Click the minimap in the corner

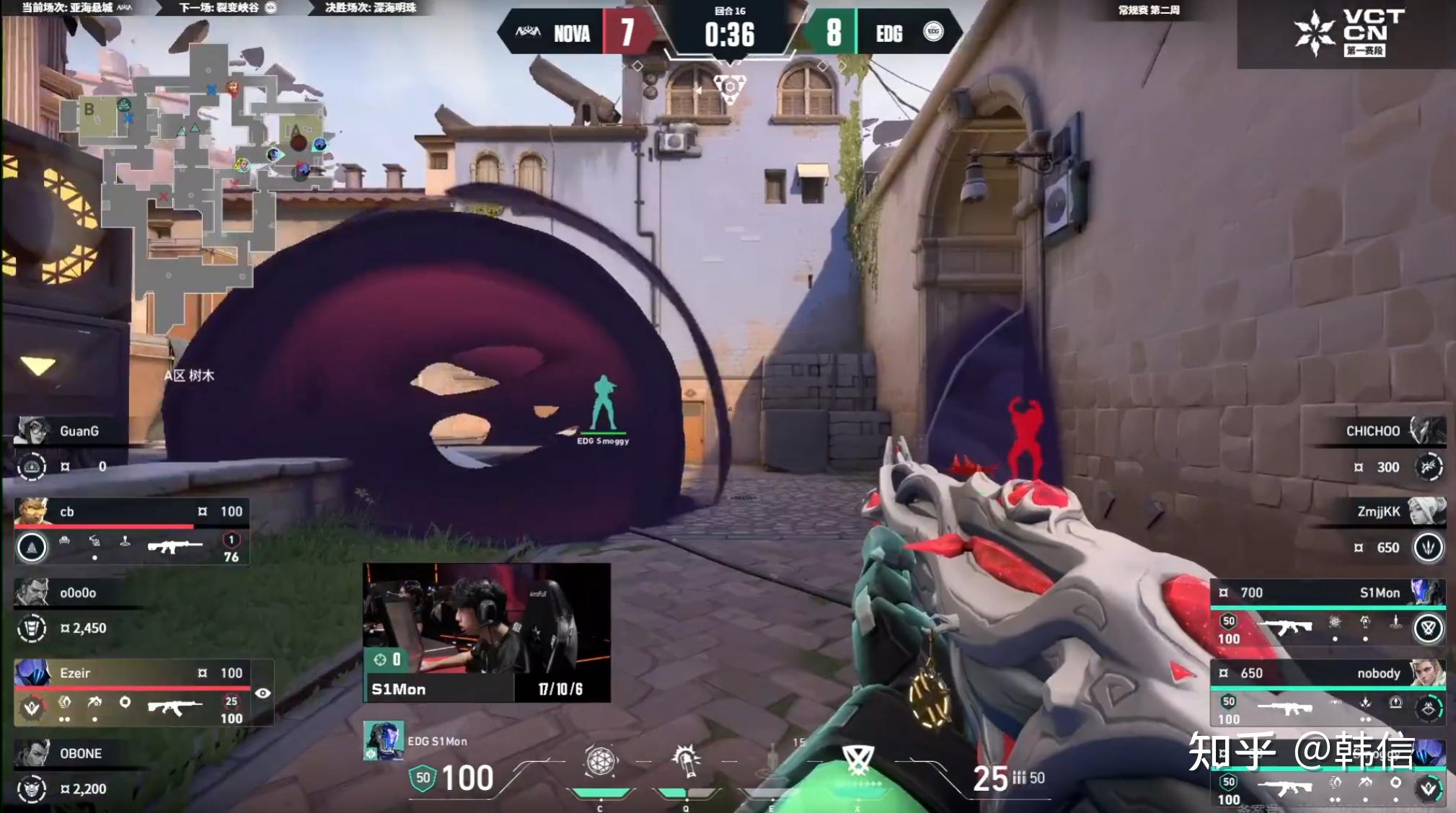point(195,180)
